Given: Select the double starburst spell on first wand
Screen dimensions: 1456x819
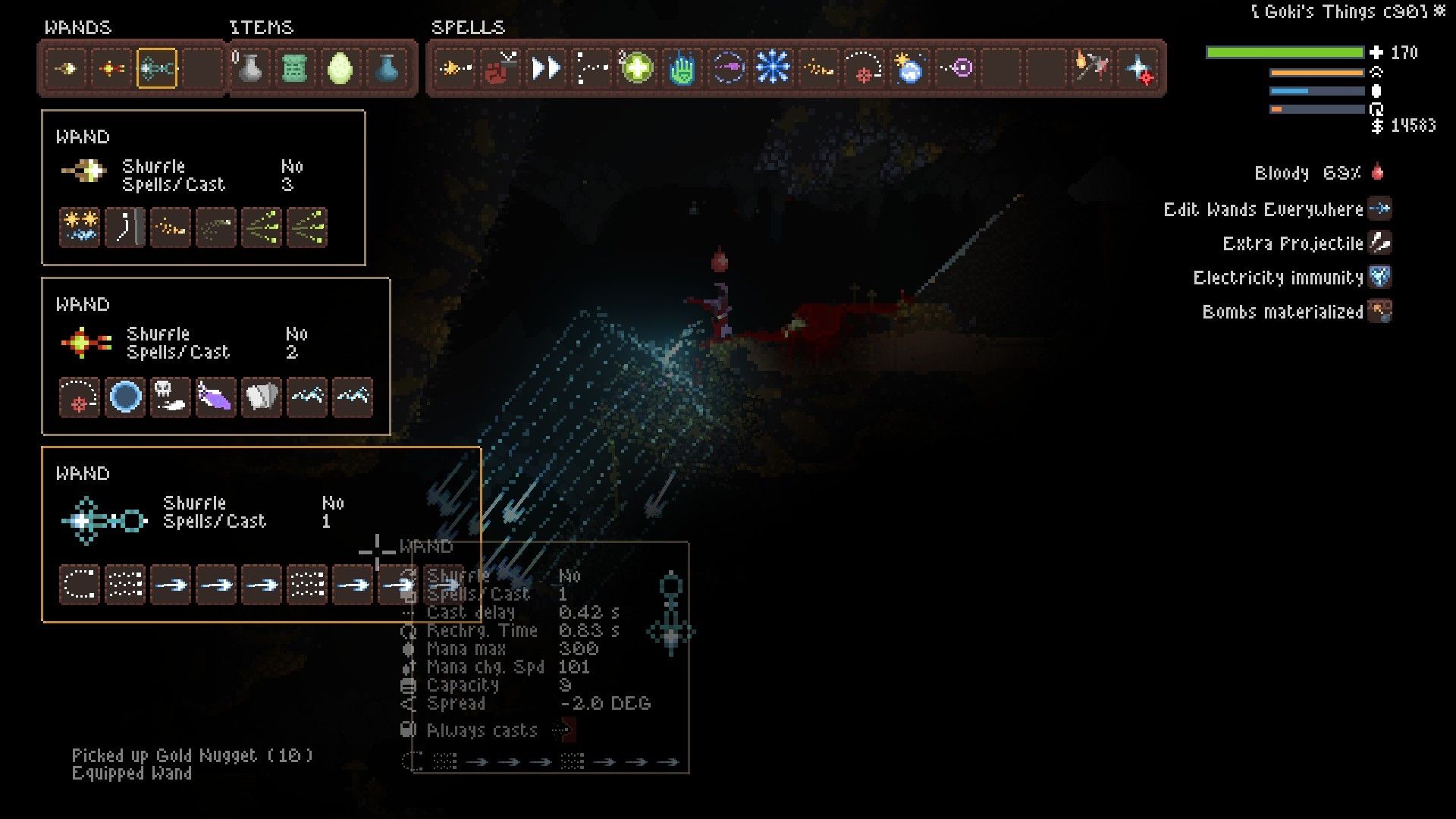Looking at the screenshot, I should click(80, 227).
